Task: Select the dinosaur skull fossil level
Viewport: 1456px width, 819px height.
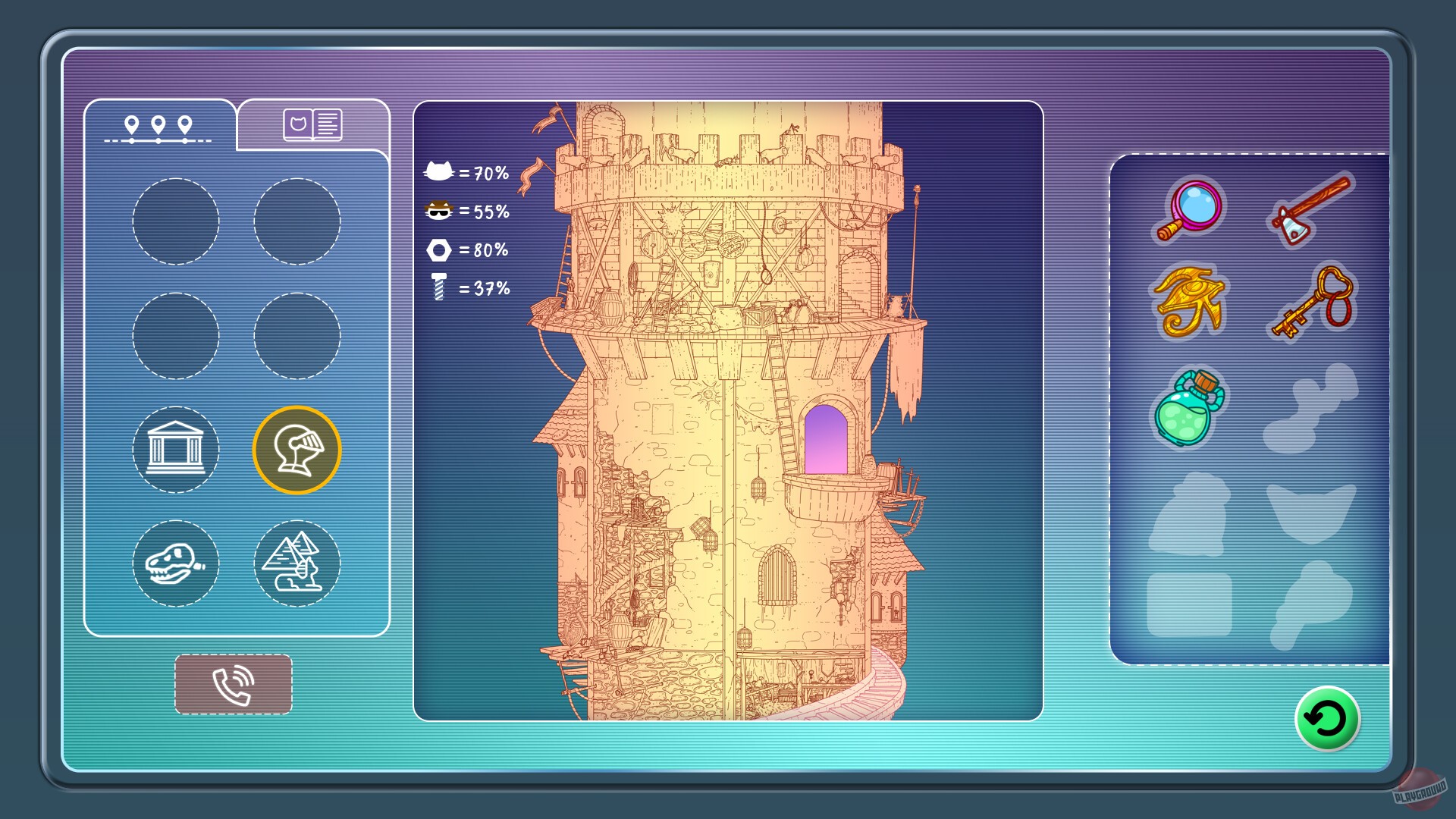Action: click(x=176, y=564)
